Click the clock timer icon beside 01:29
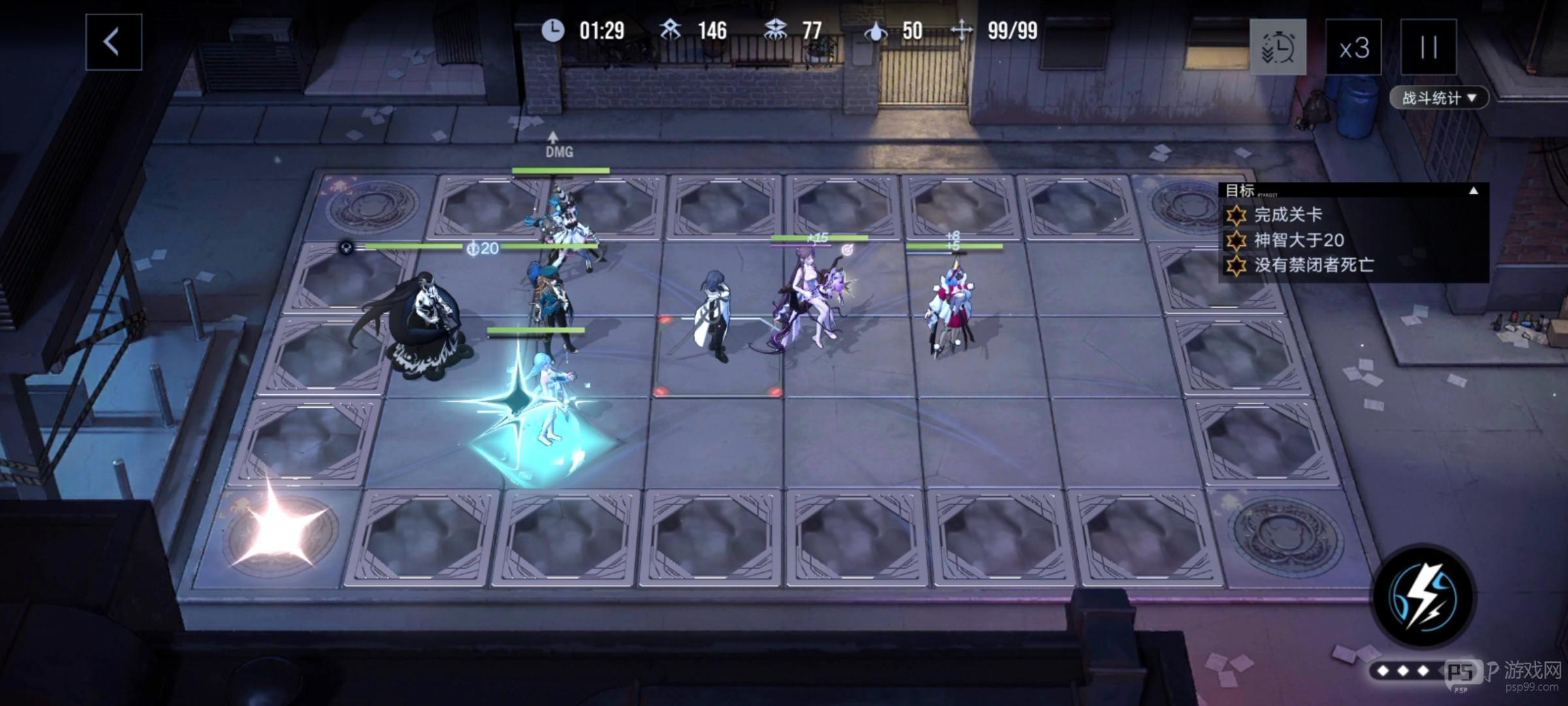Viewport: 1568px width, 706px height. tap(552, 30)
